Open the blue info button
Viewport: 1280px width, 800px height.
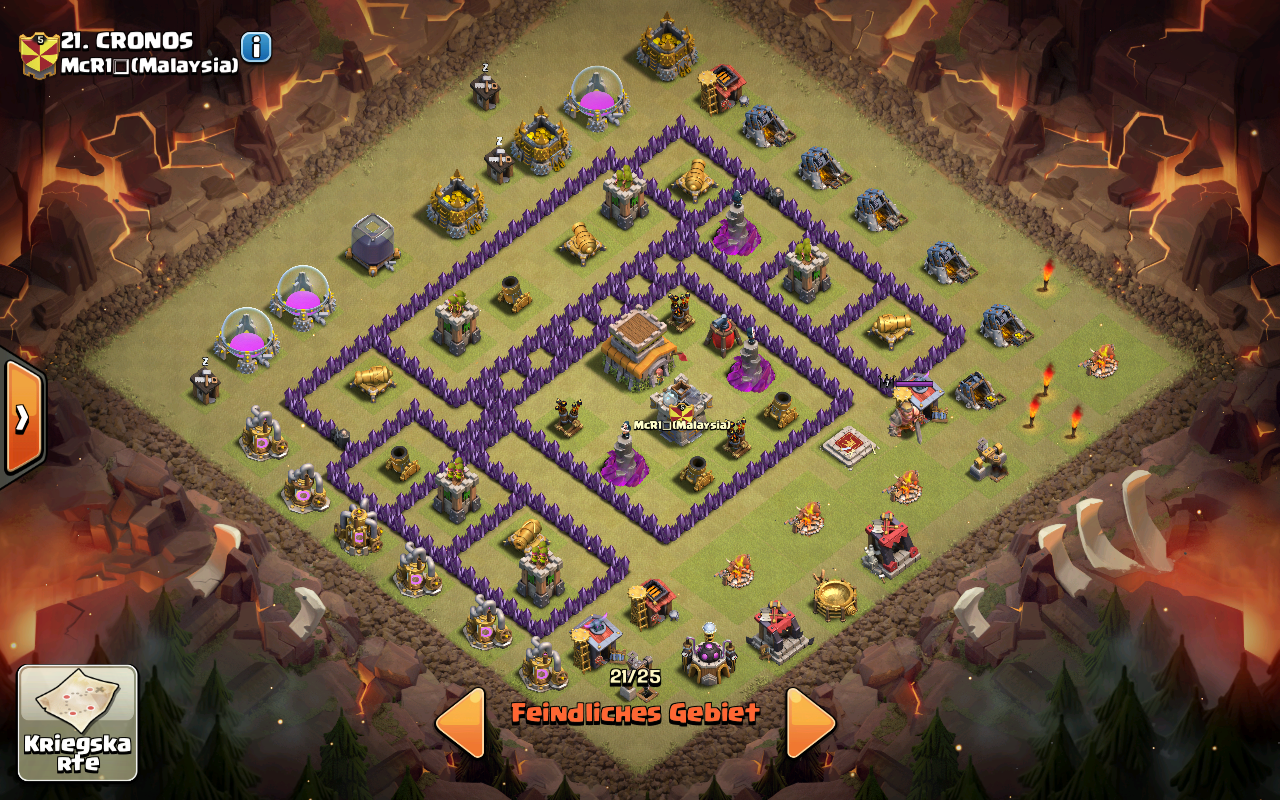pyautogui.click(x=256, y=47)
